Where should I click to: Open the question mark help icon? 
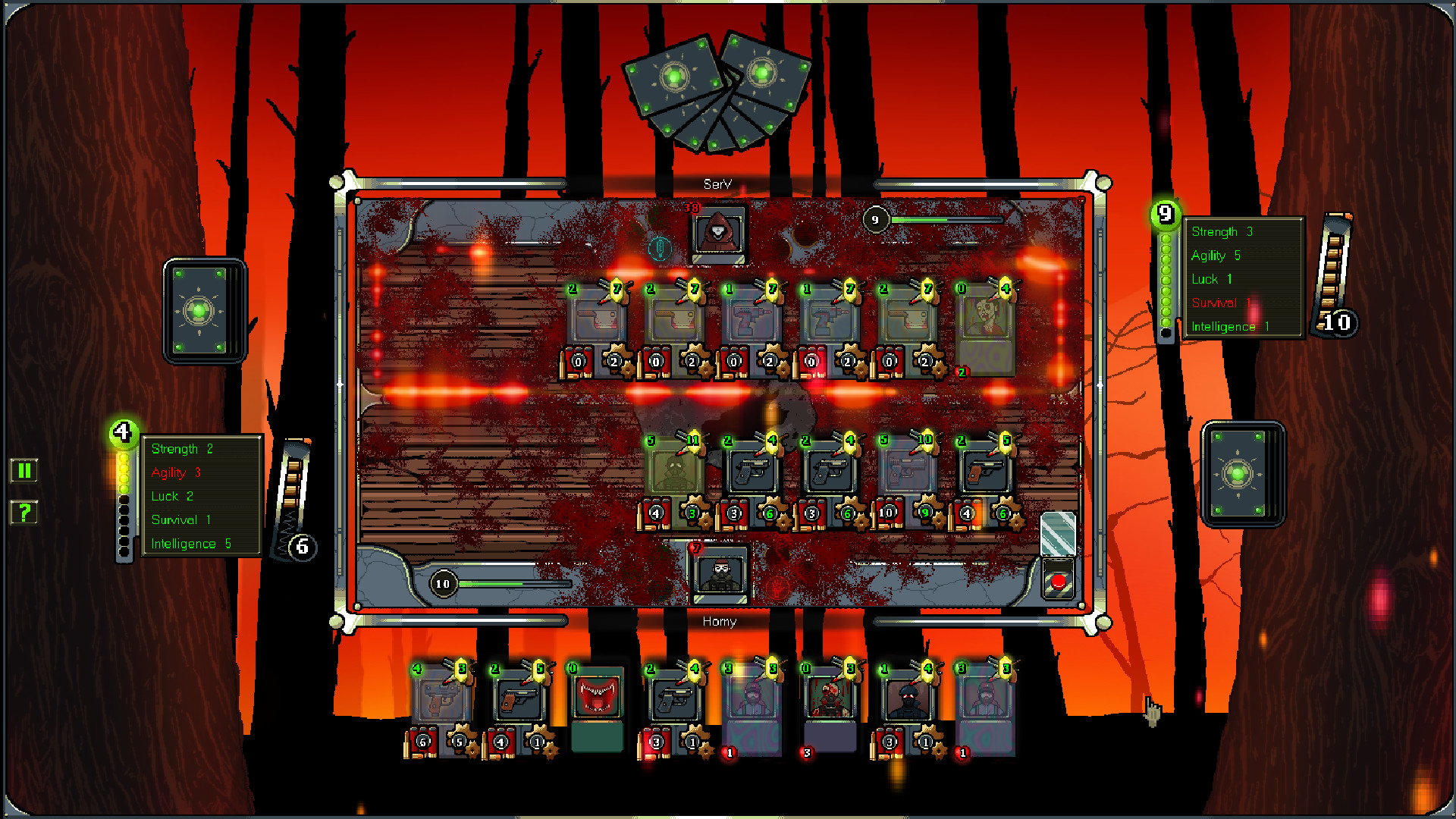pyautogui.click(x=25, y=513)
